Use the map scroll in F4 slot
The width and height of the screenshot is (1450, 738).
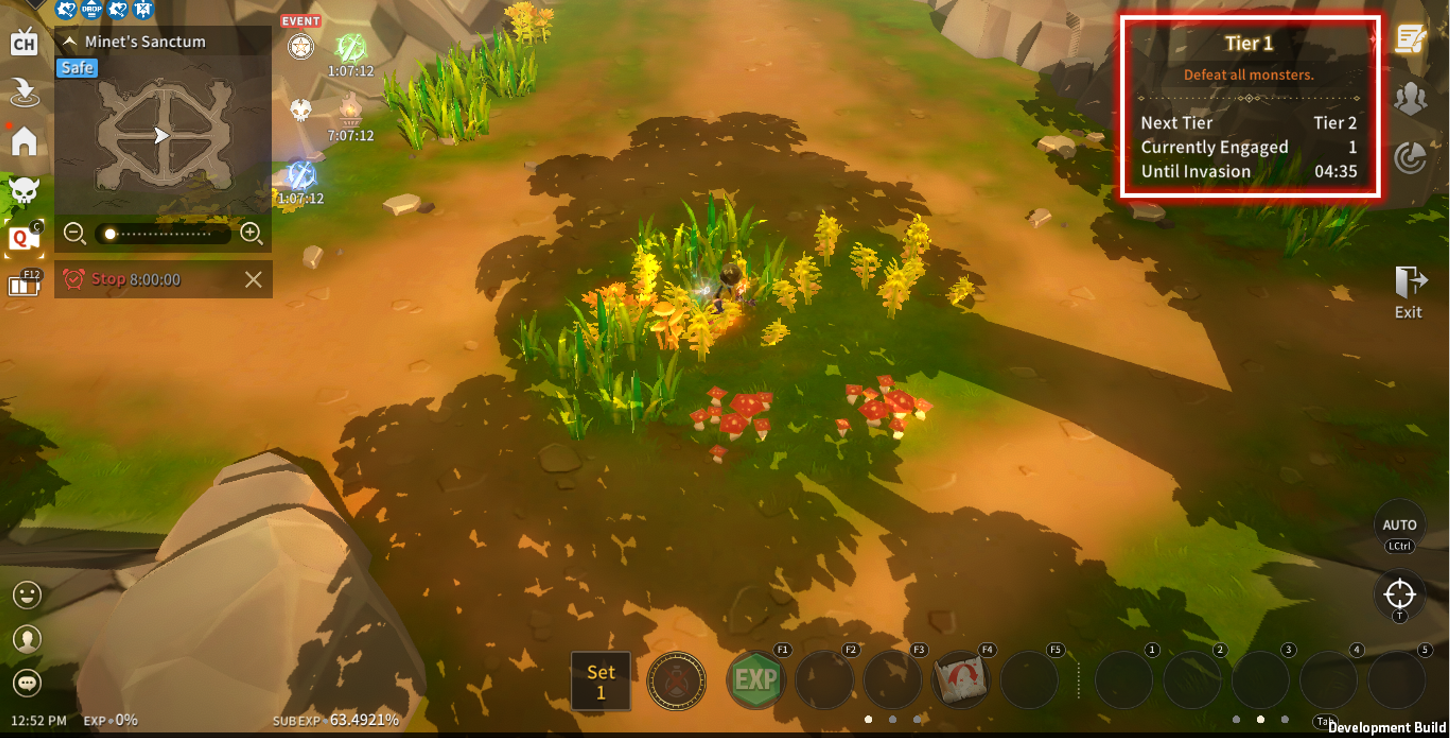tap(961, 681)
